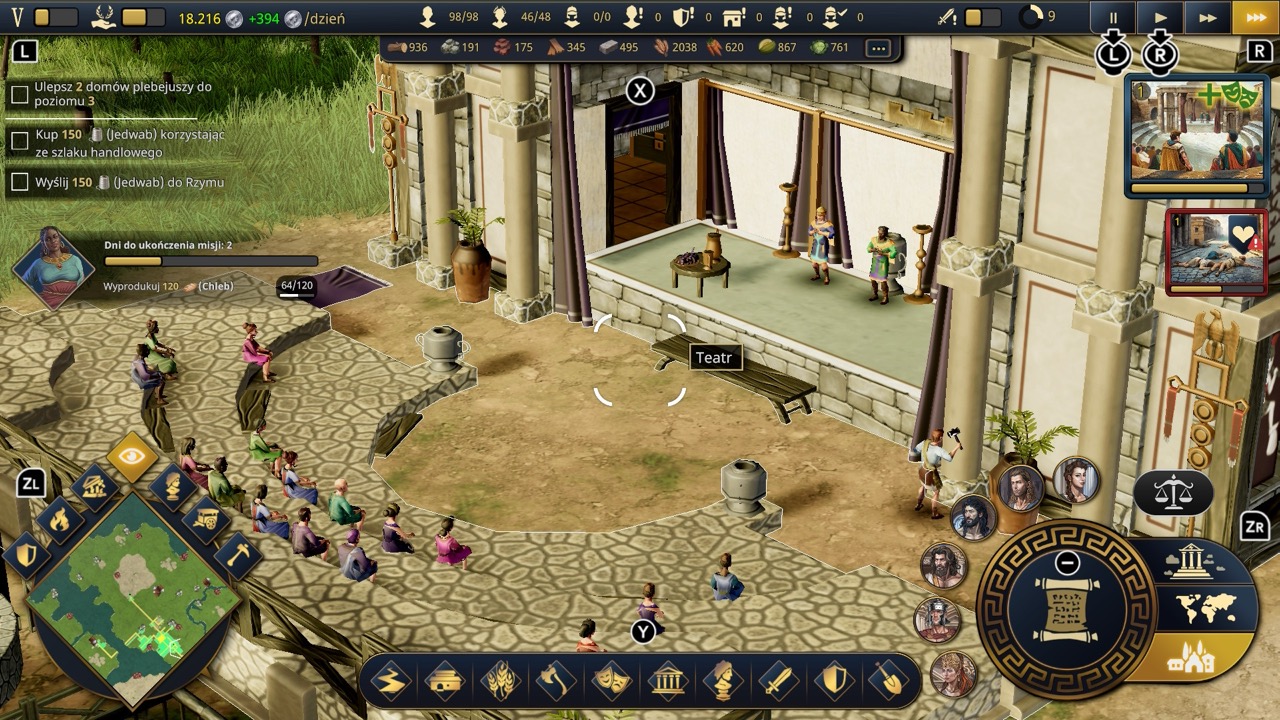
Task: Toggle the fire risk overlay
Action: [61, 519]
